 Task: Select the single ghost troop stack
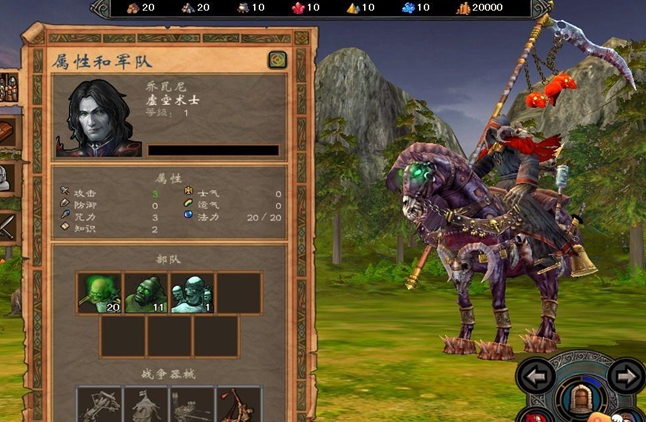[x=192, y=293]
